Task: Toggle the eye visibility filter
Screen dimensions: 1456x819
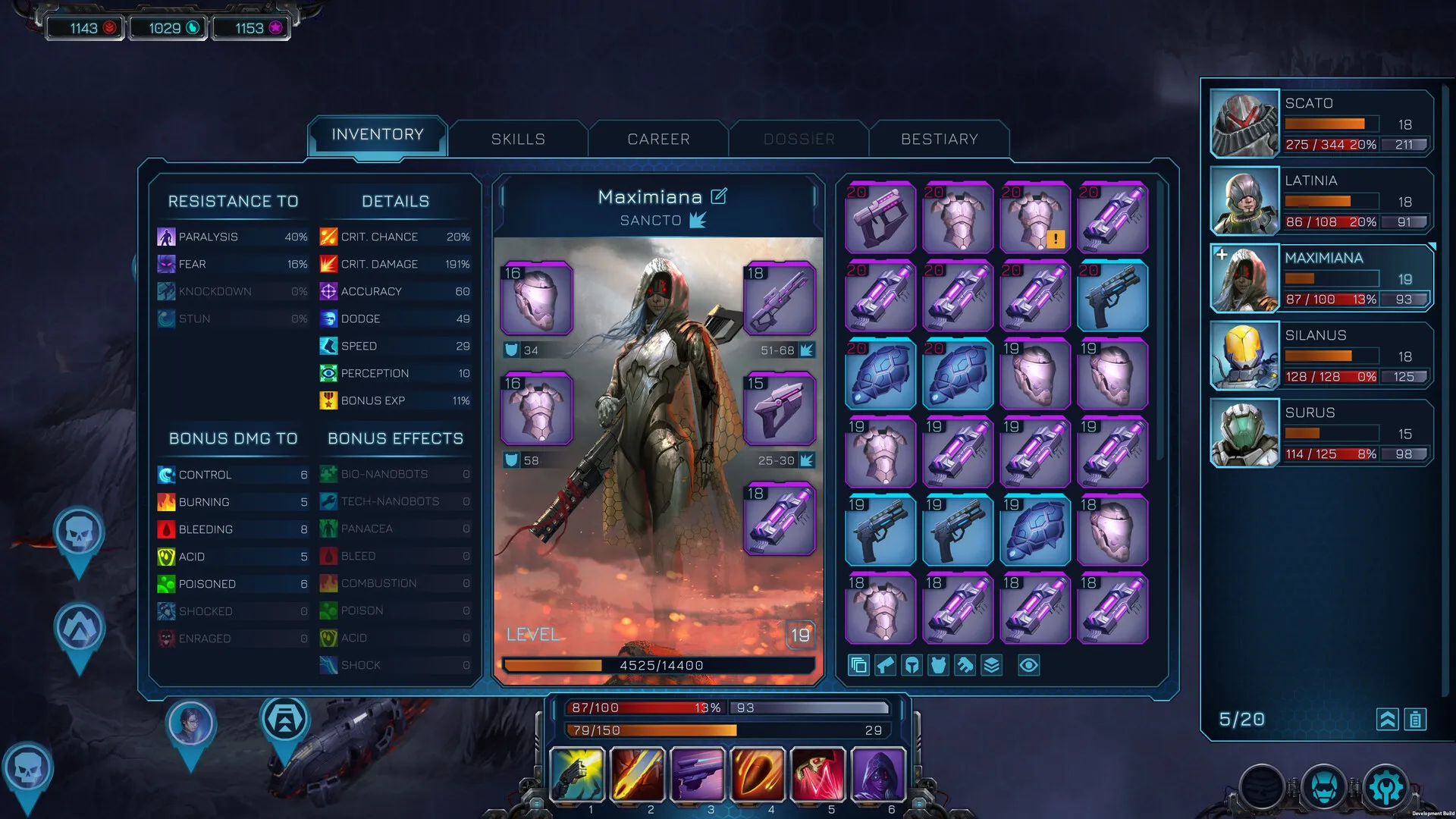Action: 1028,666
